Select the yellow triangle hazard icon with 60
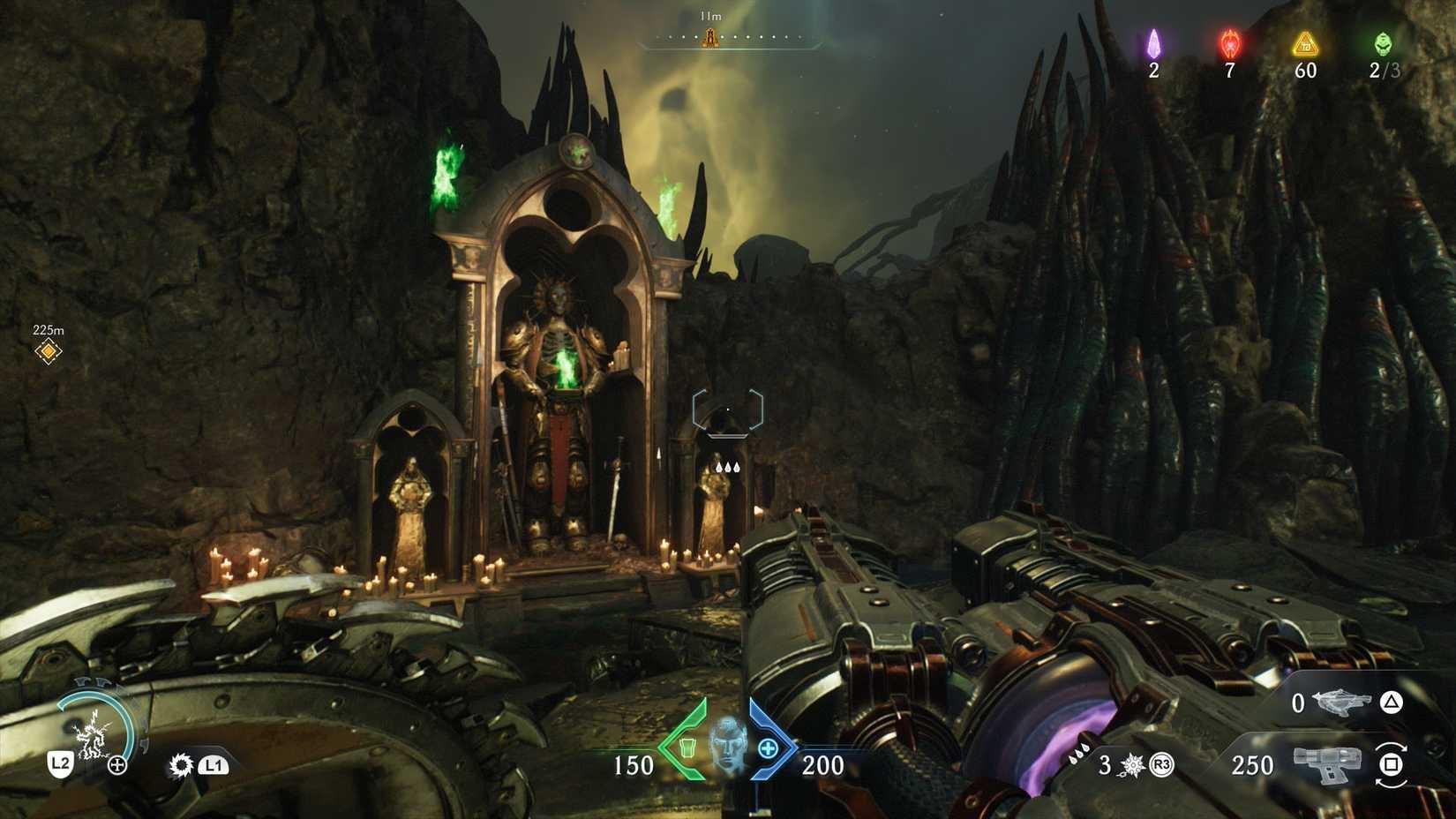 point(1305,44)
